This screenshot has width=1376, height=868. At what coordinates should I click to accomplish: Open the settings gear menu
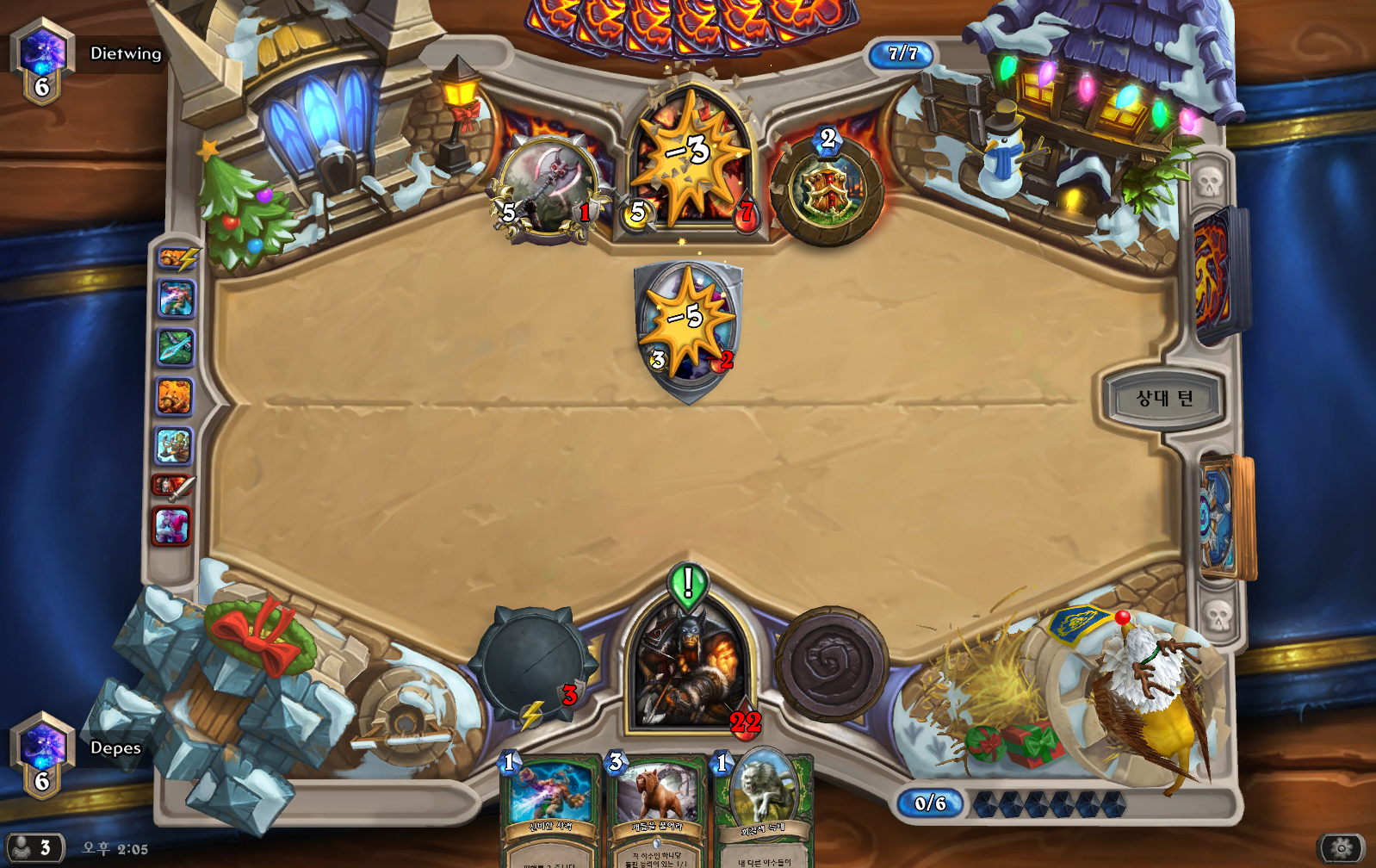point(1341,848)
